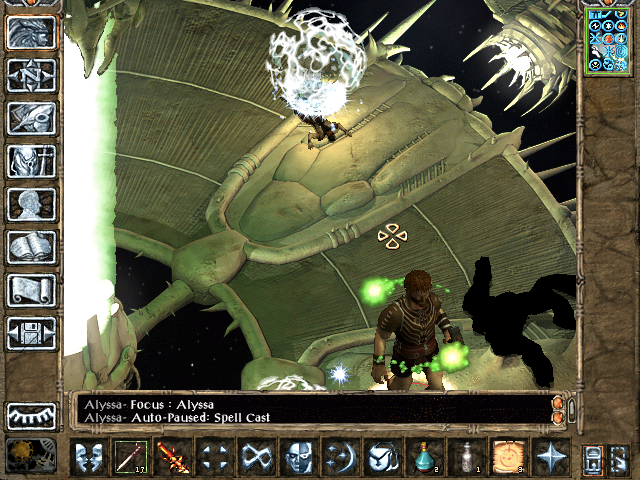The height and width of the screenshot is (480, 640).
Task: Open the compass star map button
Action: 31,75
